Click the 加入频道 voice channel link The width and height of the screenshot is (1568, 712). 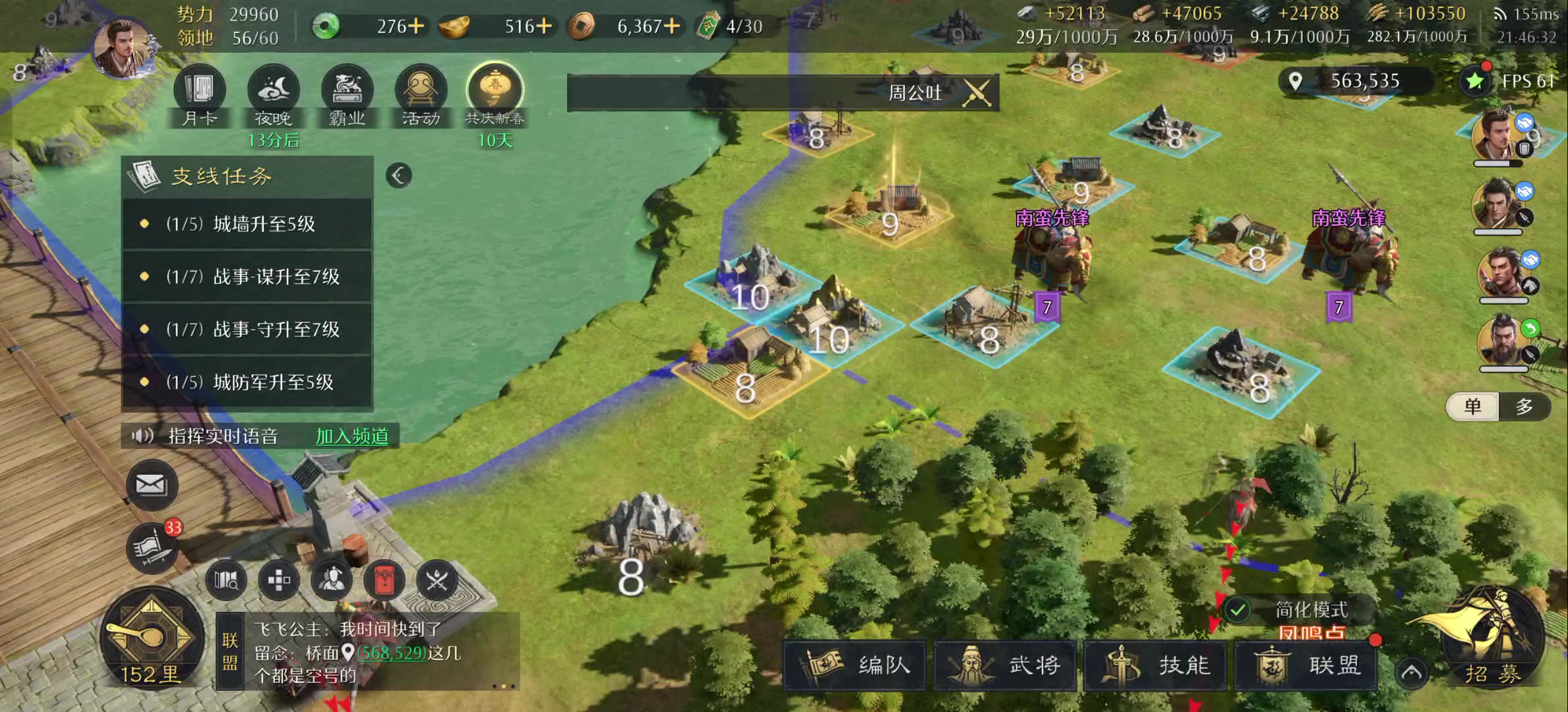pyautogui.click(x=352, y=436)
